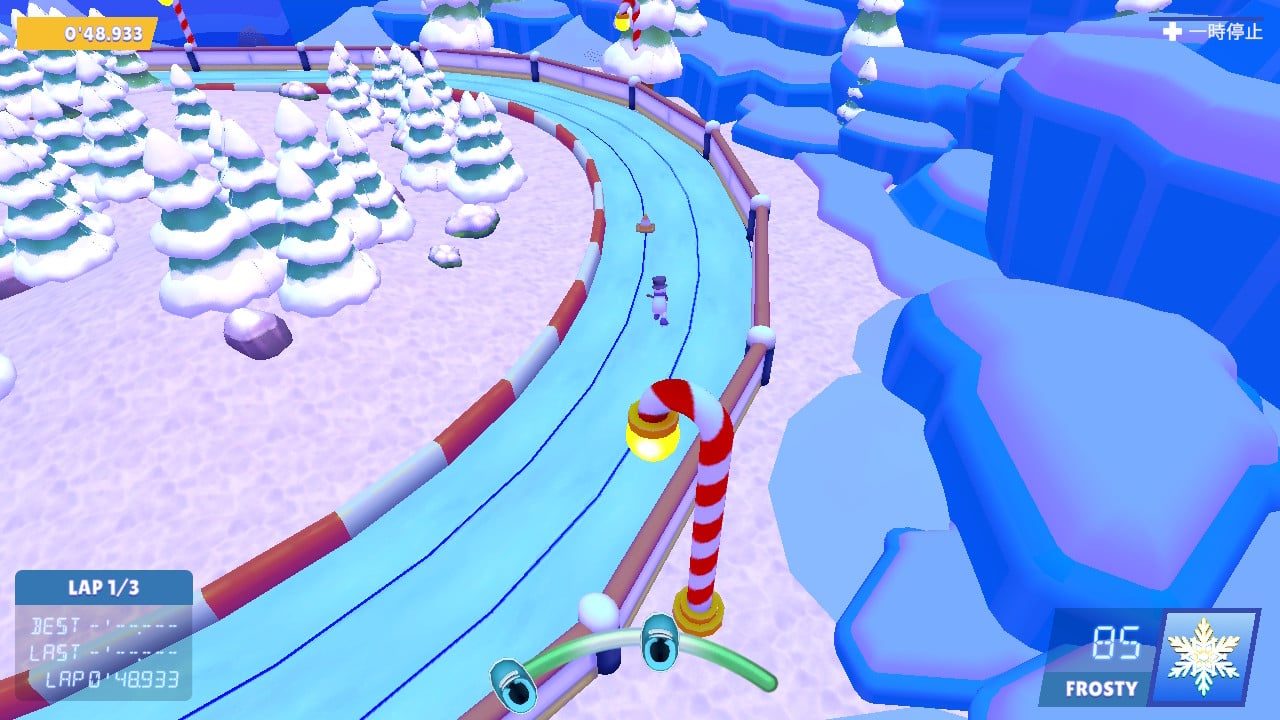This screenshot has width=1280, height=720.
Task: Select the FROSTY snowflake icon
Action: (x=1202, y=657)
